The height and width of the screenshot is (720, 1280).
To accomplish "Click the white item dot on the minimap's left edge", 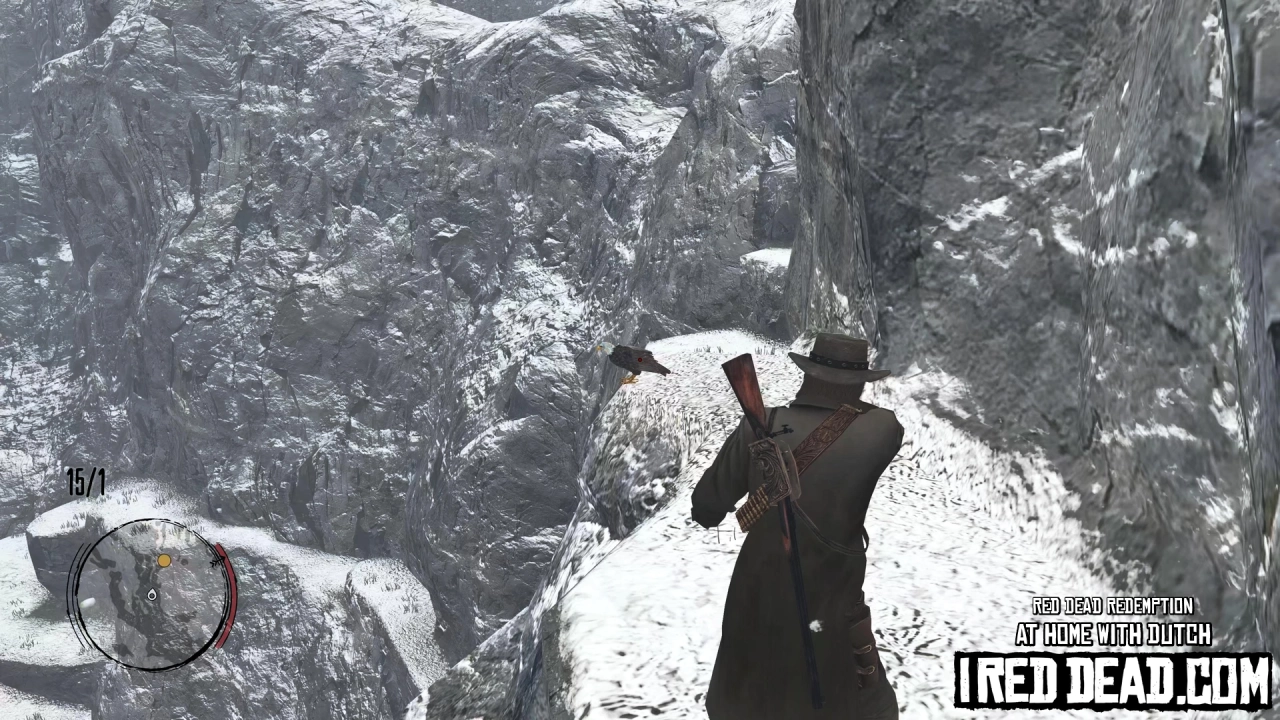I will [88, 602].
